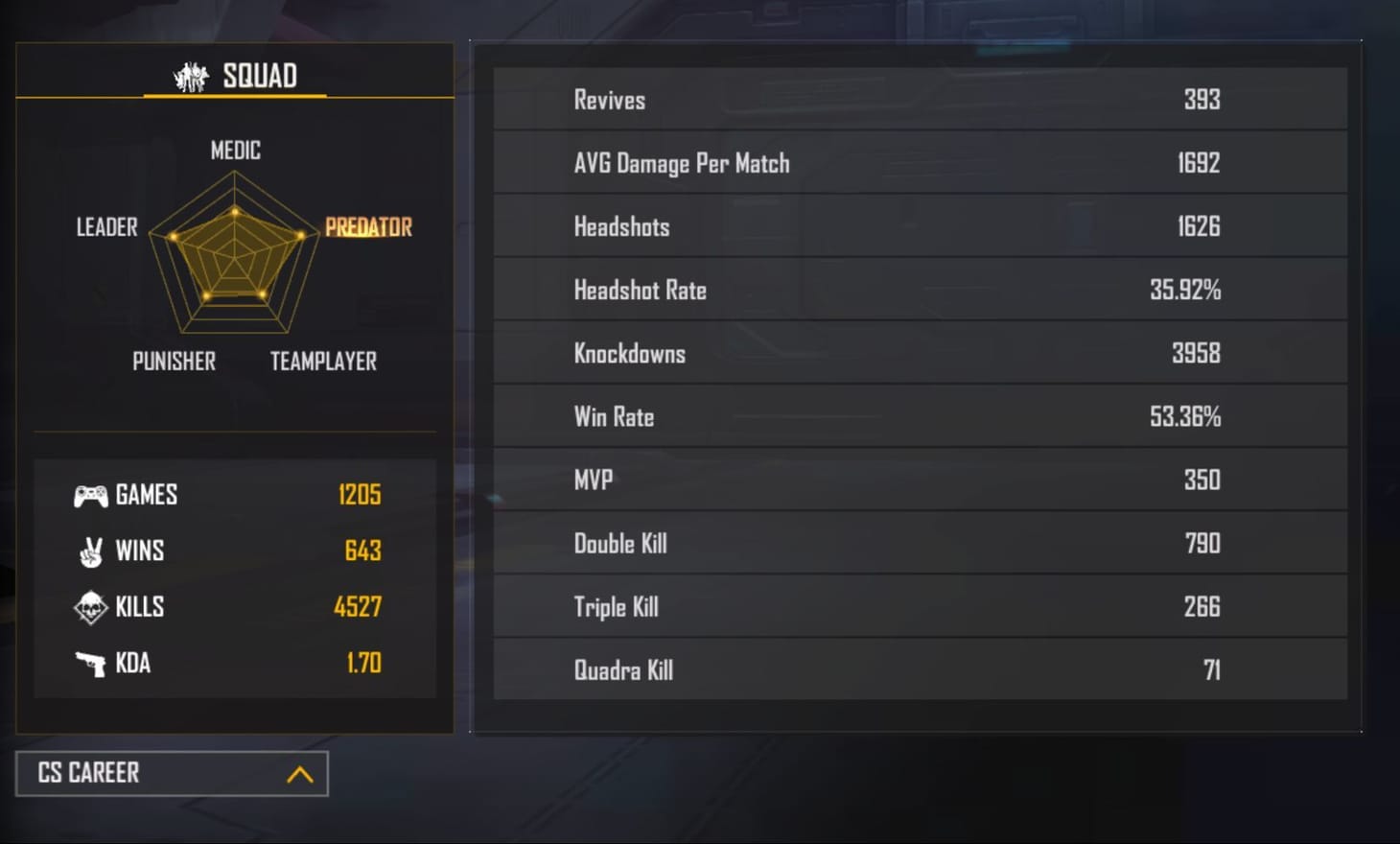The width and height of the screenshot is (1400, 844).
Task: Click the gamepad icon next to Games
Action: (x=89, y=495)
